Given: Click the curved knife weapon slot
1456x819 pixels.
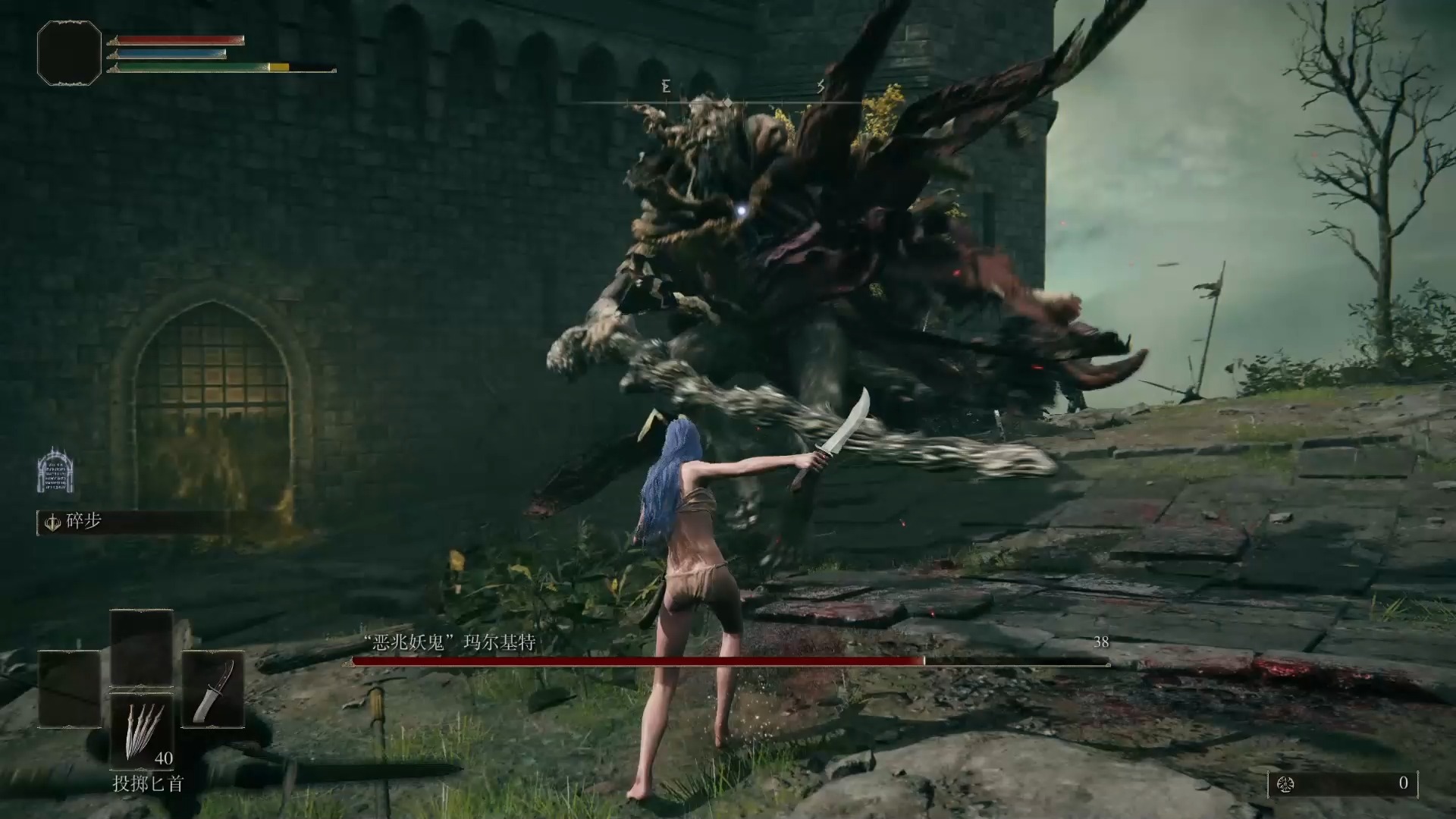Looking at the screenshot, I should [x=212, y=690].
